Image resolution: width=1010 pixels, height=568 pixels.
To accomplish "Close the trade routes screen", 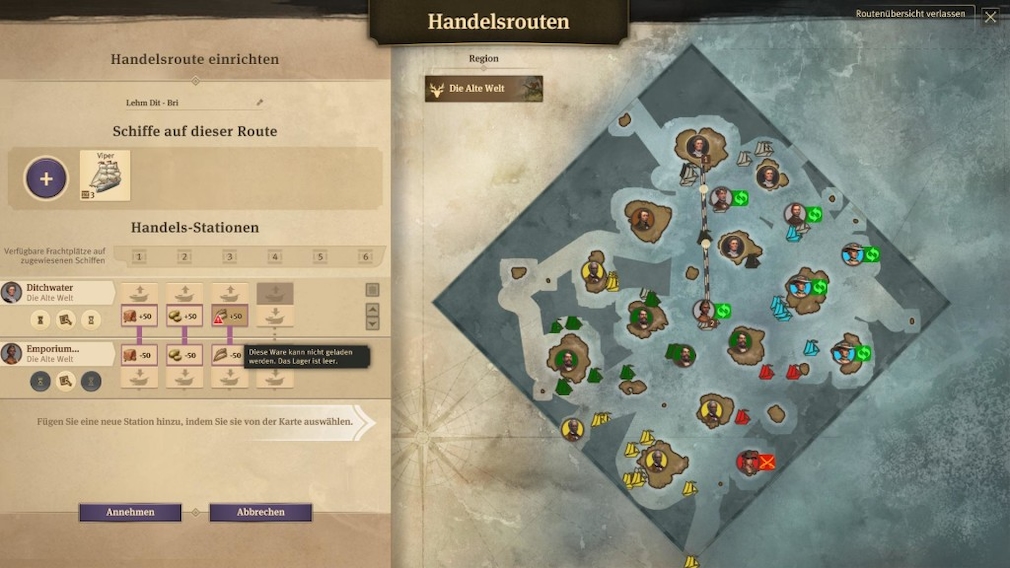I will pyautogui.click(x=990, y=16).
